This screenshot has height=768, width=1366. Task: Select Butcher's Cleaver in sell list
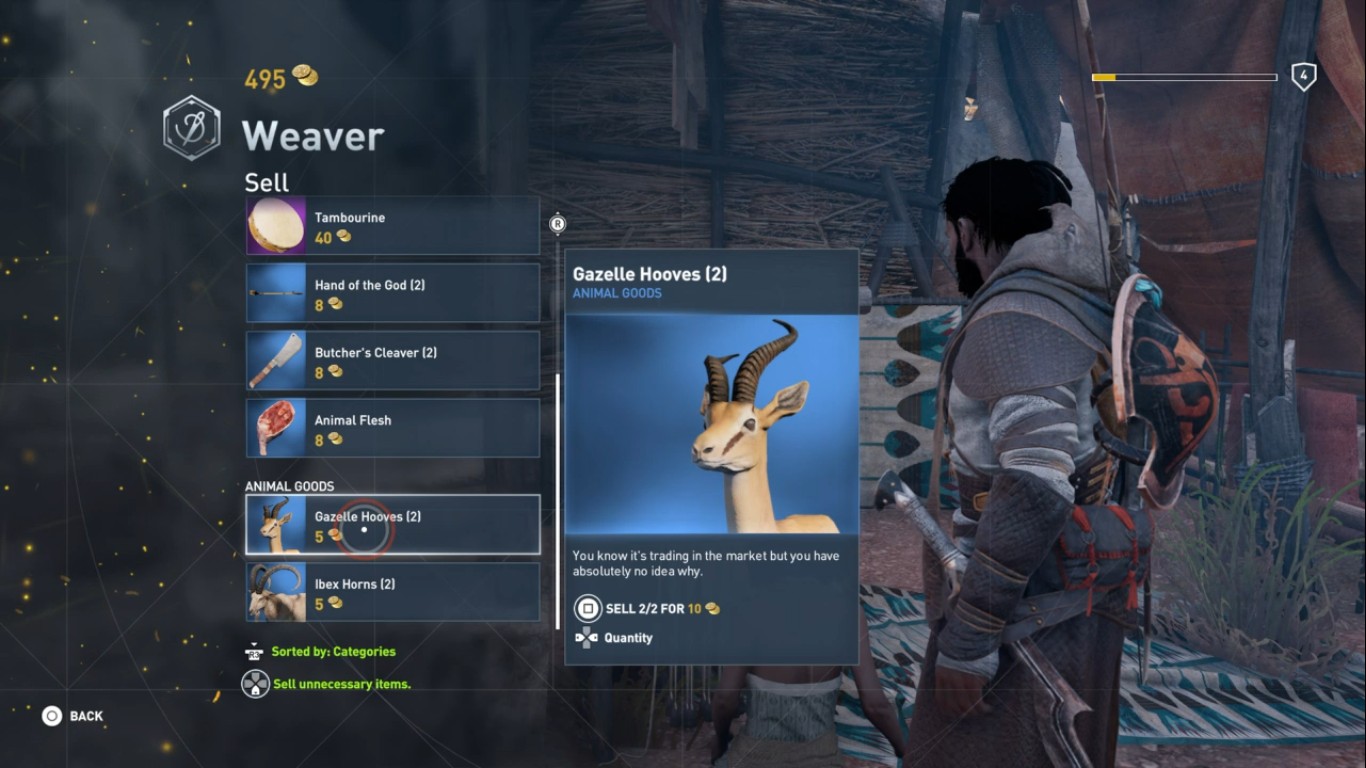pos(392,361)
